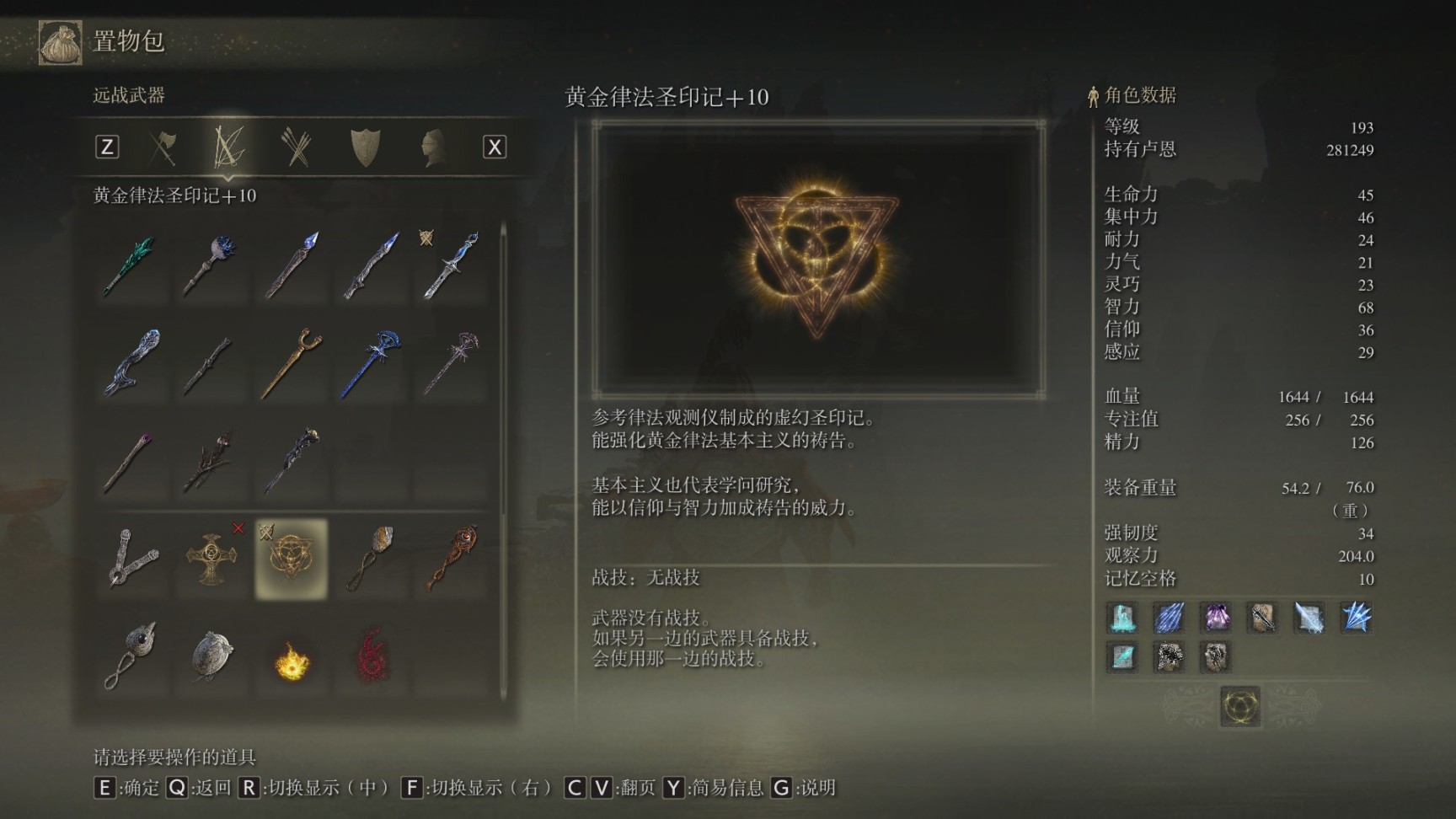
Task: Choose the golden cross-shaped seal
Action: [x=211, y=558]
